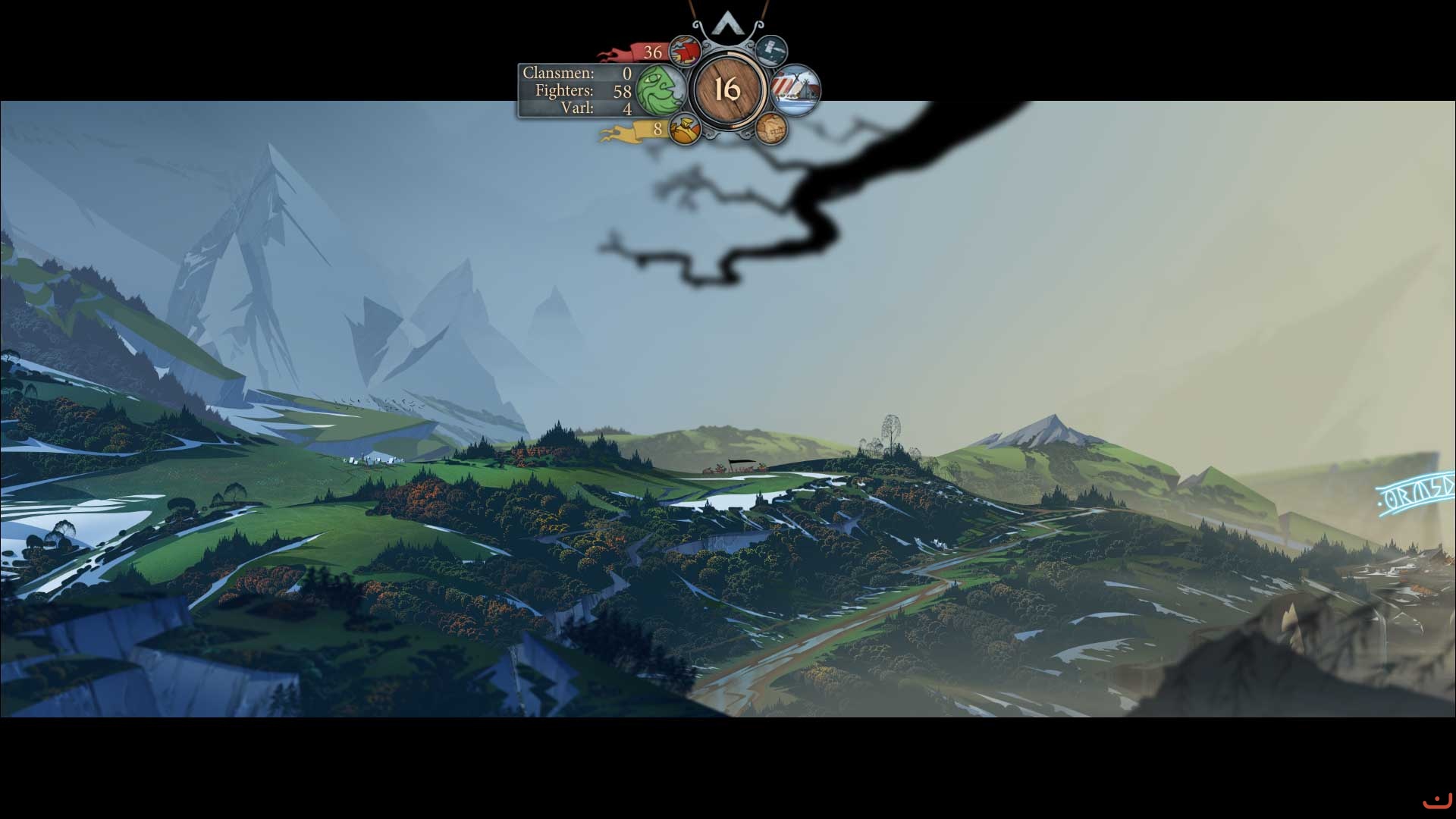1456x819 pixels.
Task: Select the yellow supplies sack icon
Action: 685,130
